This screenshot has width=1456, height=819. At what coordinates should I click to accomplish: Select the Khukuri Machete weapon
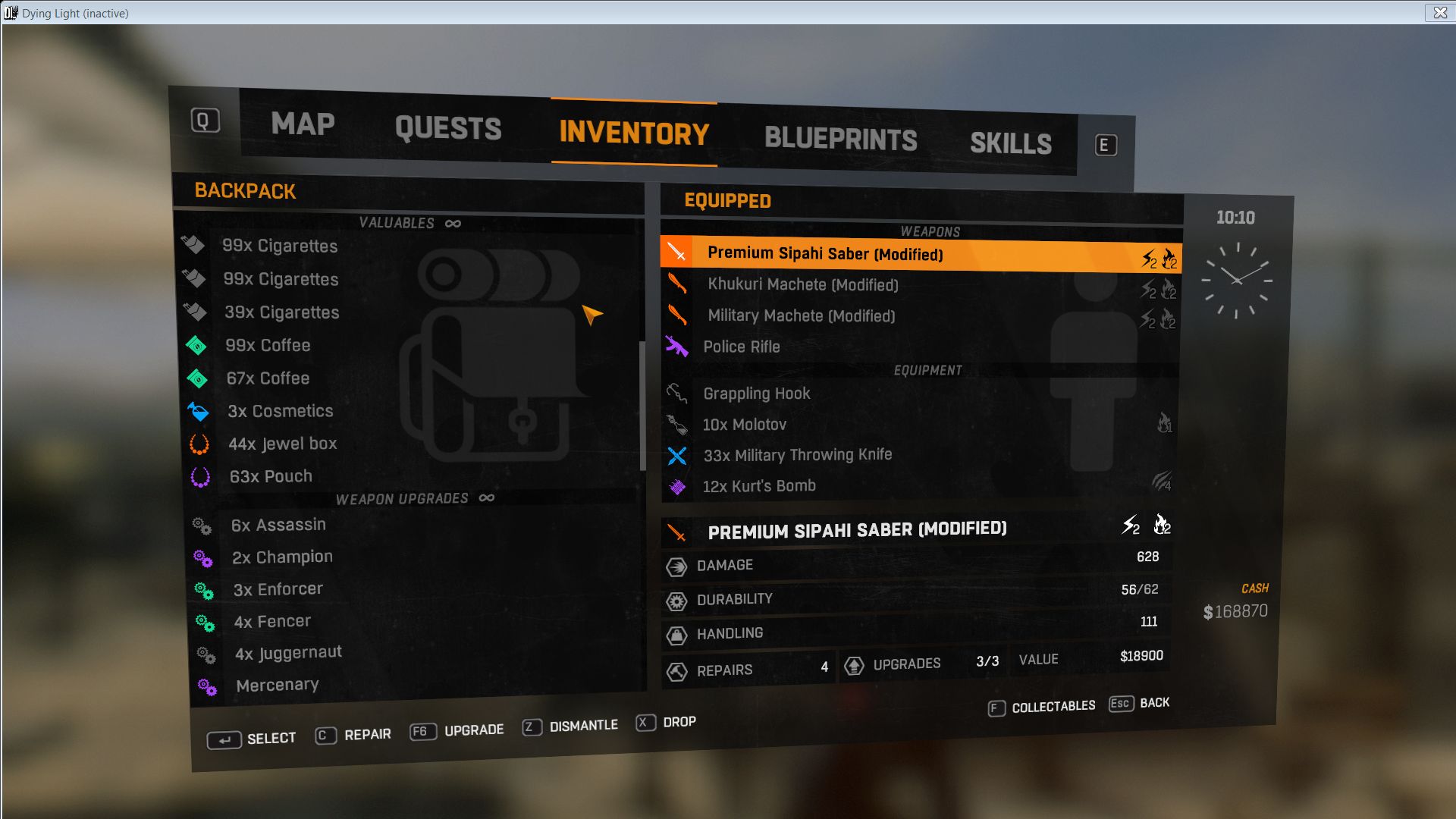tap(802, 285)
